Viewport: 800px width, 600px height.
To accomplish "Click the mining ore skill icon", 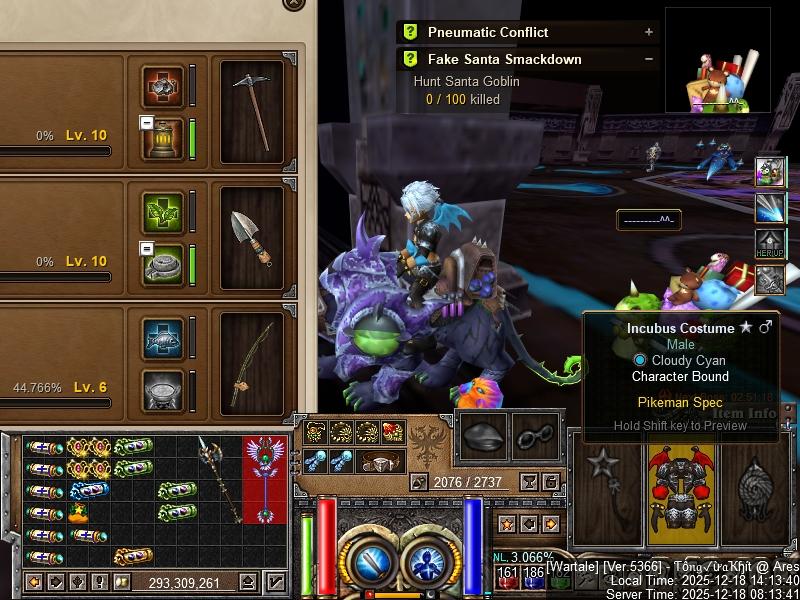I will [x=163, y=86].
